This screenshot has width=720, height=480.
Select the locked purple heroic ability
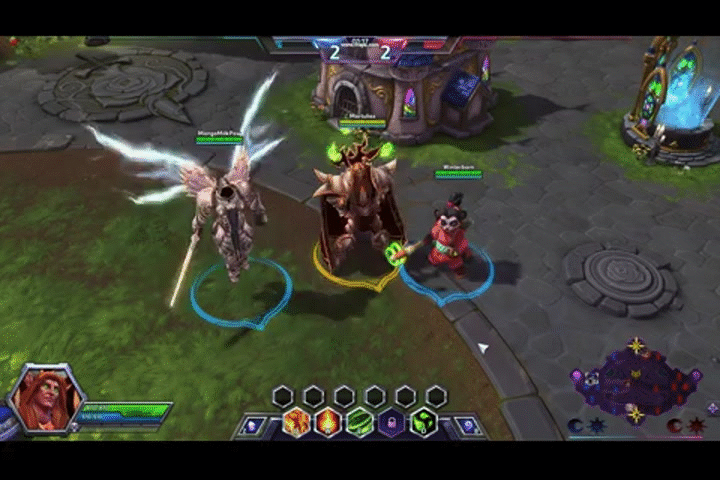(391, 423)
